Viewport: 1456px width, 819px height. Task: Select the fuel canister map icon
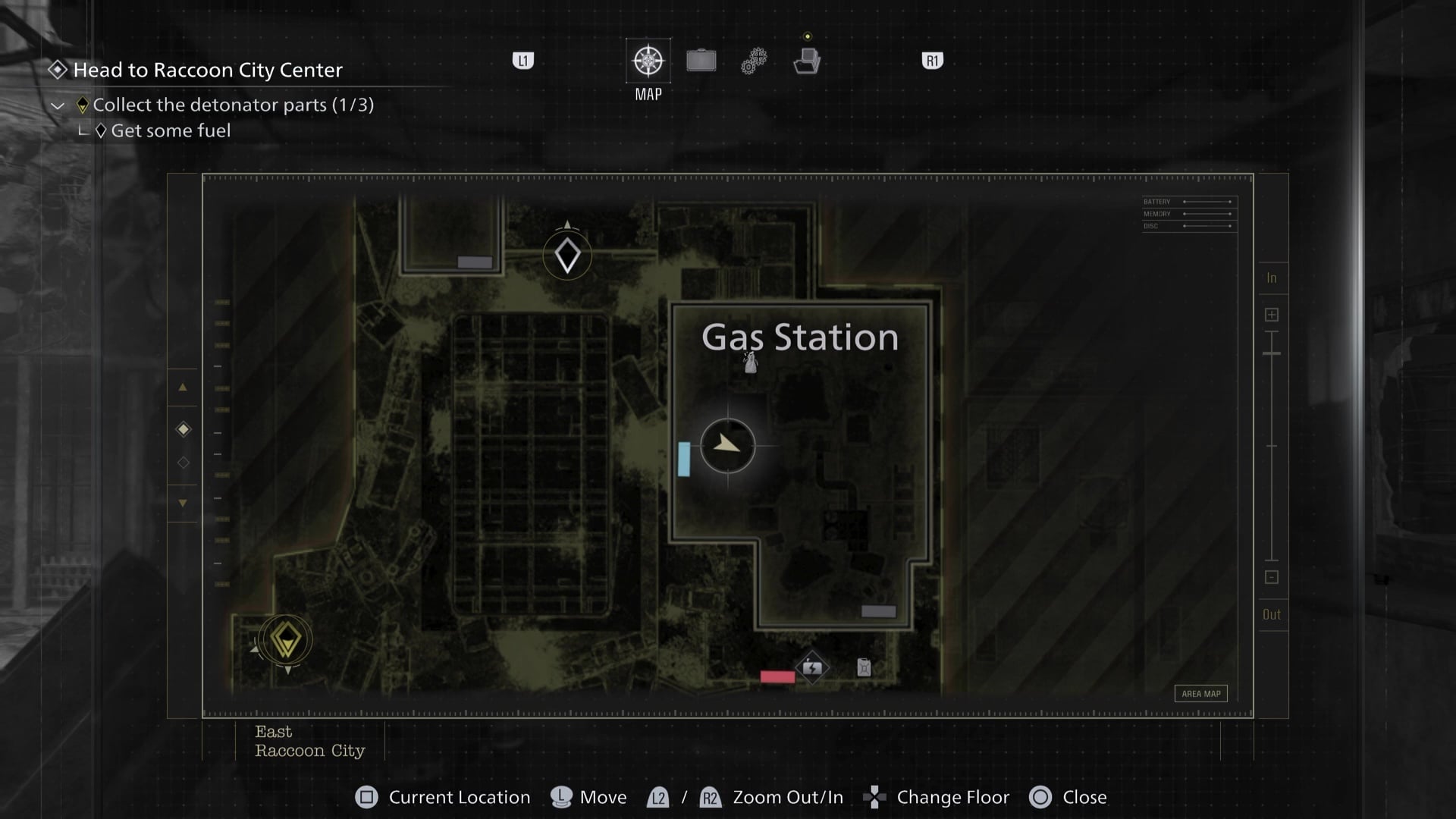tap(864, 667)
